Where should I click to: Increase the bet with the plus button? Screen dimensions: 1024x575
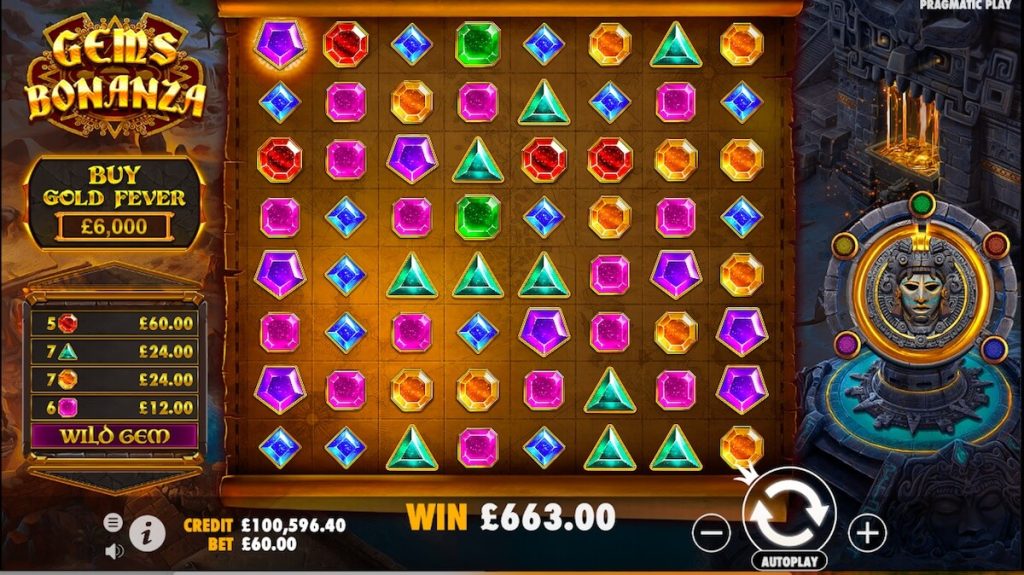point(867,533)
